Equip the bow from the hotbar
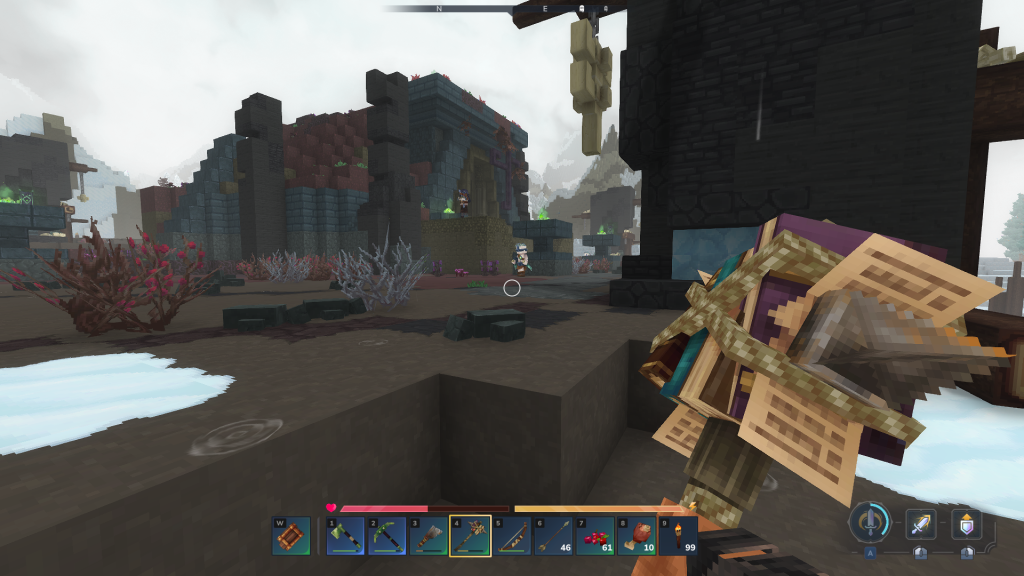Image resolution: width=1024 pixels, height=576 pixels. [512, 535]
